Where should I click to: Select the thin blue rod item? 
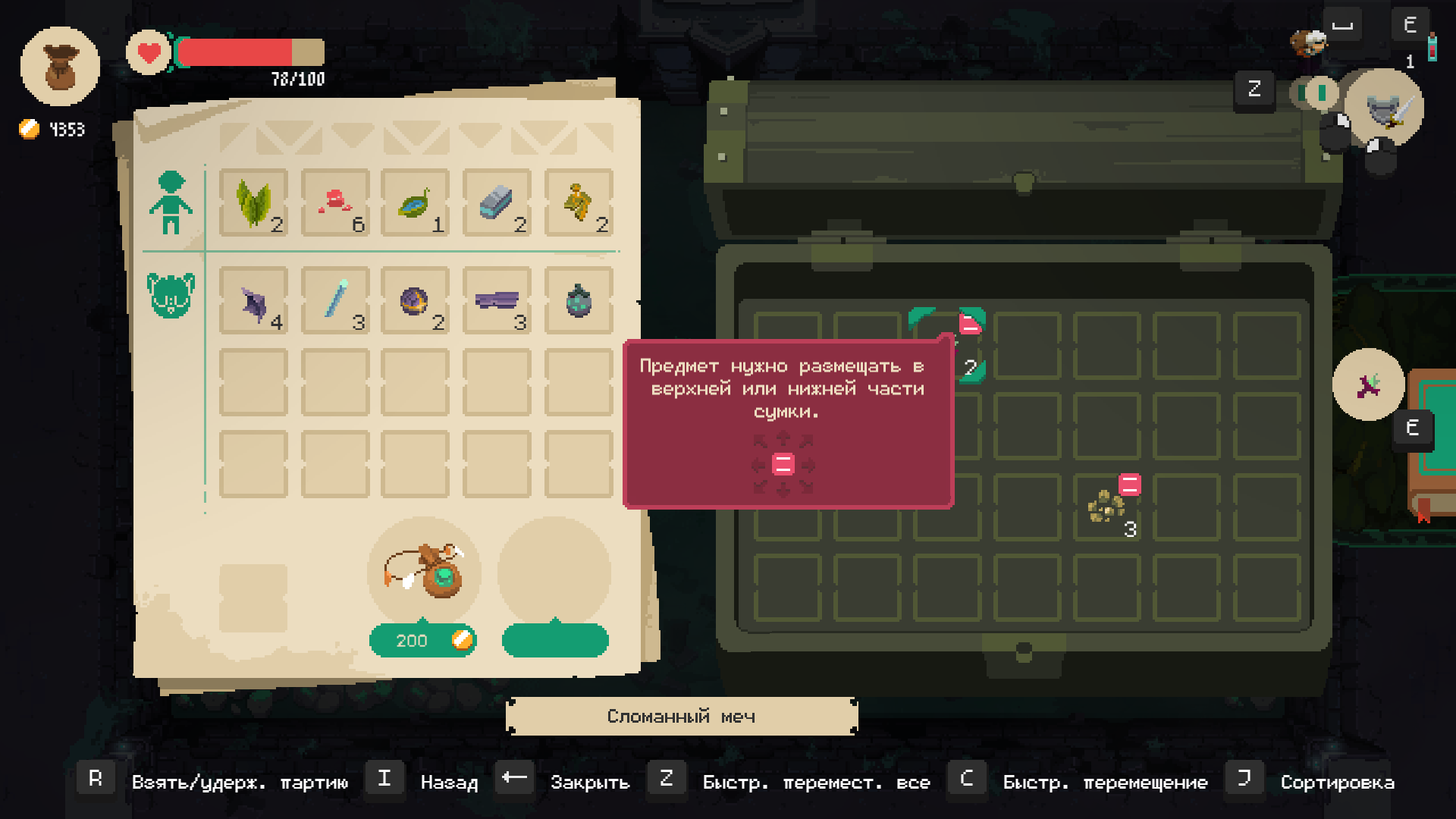335,301
